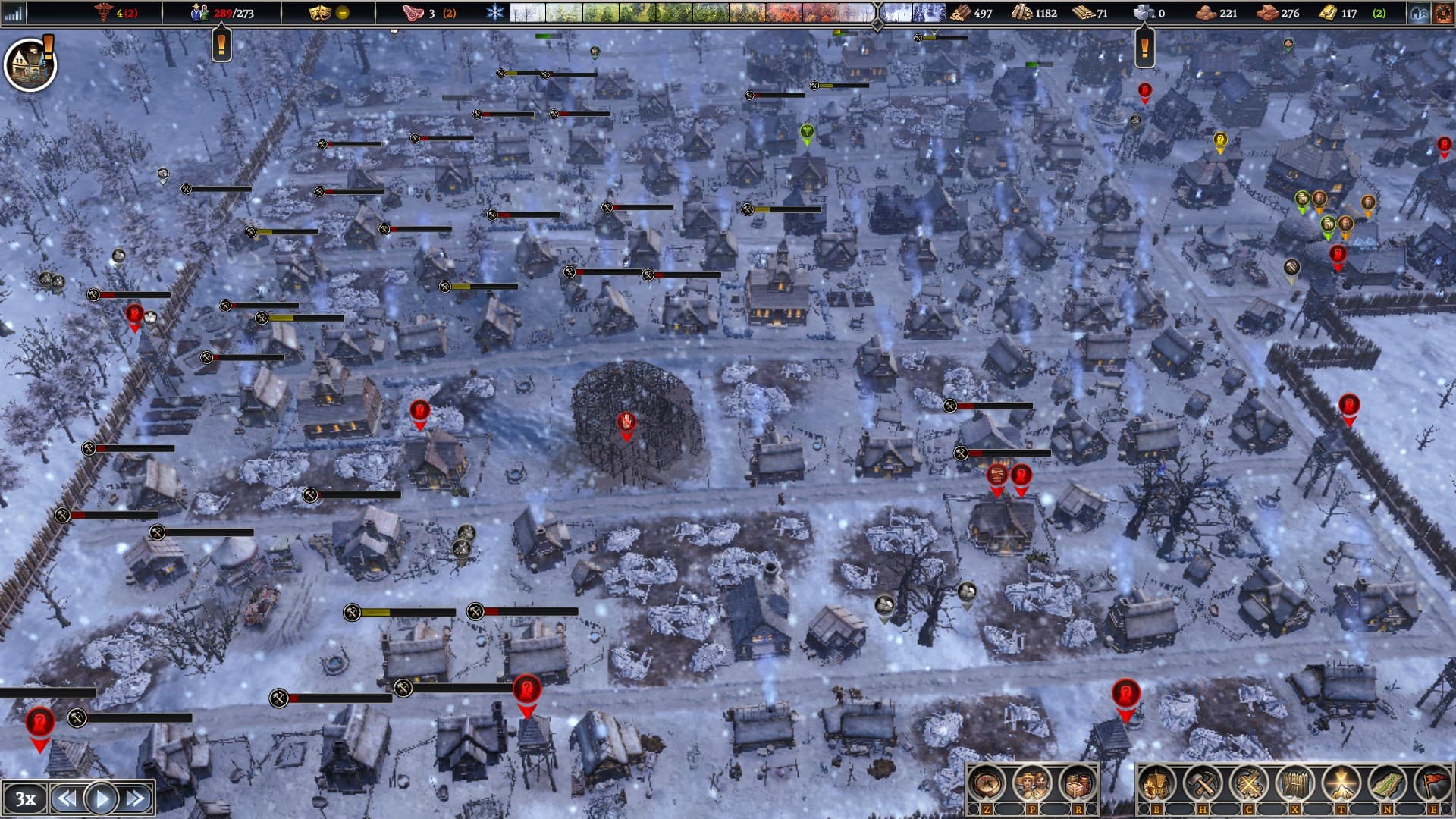Image resolution: width=1456 pixels, height=819 pixels.
Task: Select the glowing mountain terrain tool
Action: 1341,784
